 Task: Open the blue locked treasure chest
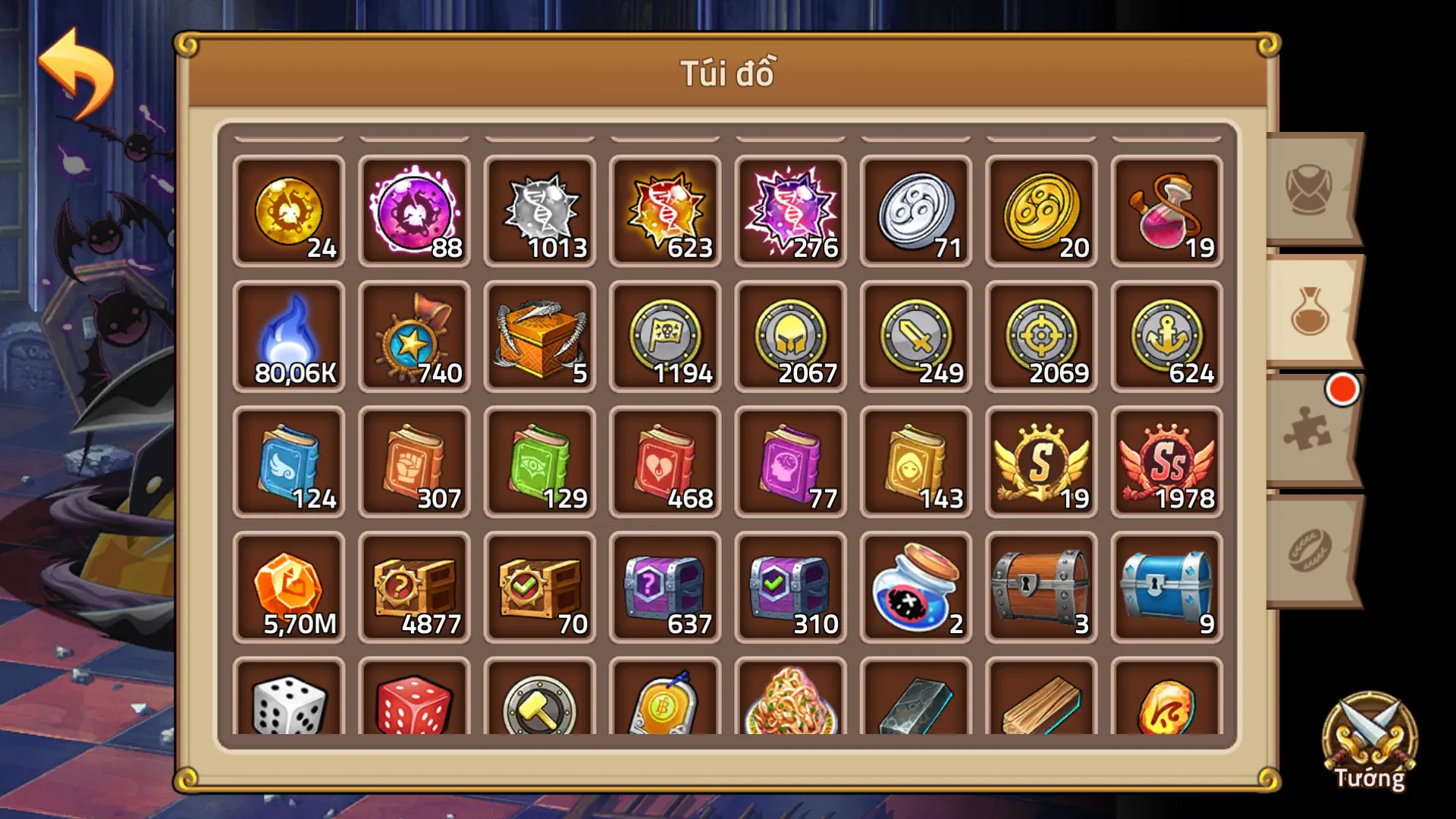coord(1168,588)
